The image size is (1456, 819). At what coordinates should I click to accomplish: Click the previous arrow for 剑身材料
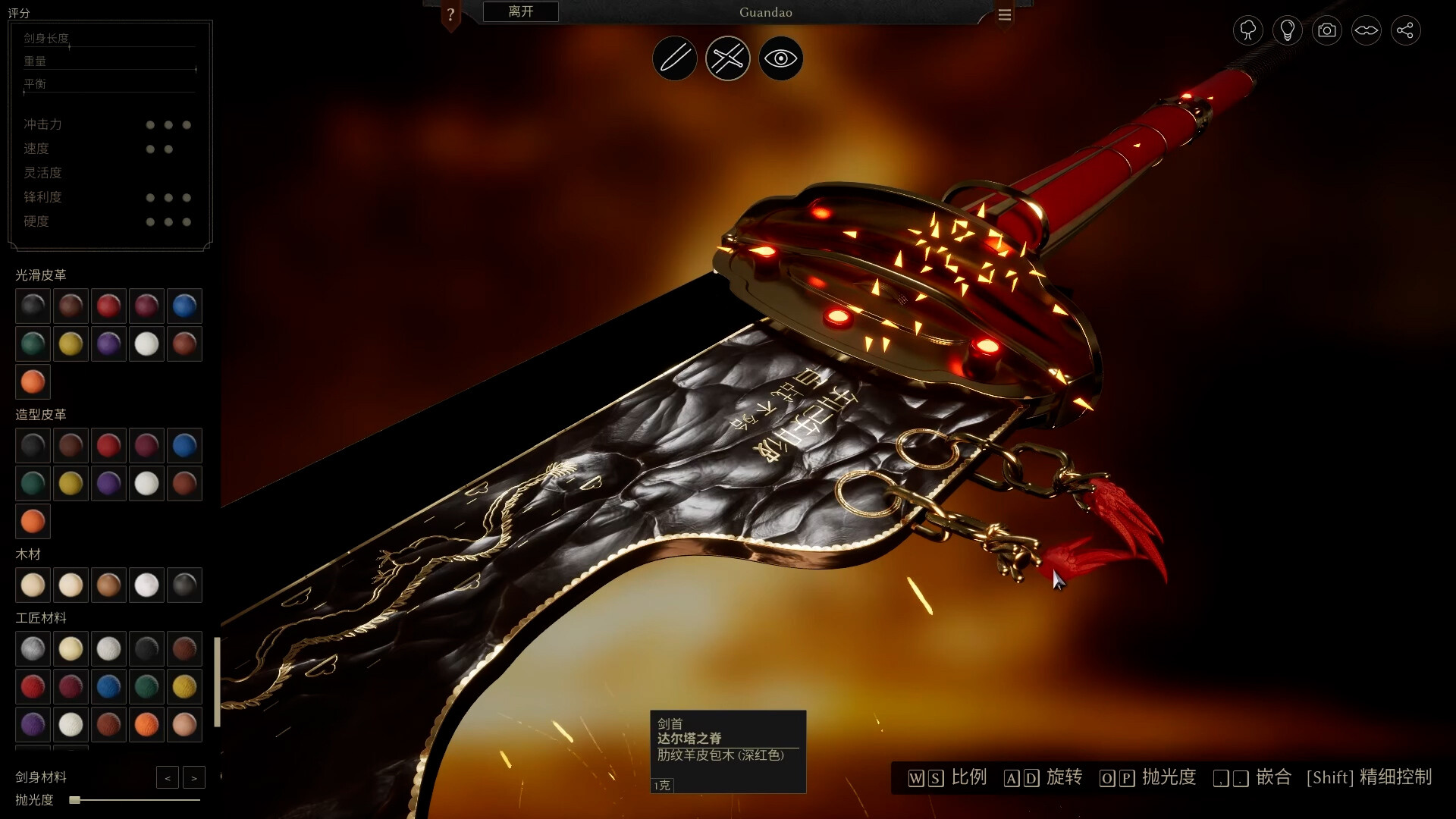[168, 777]
